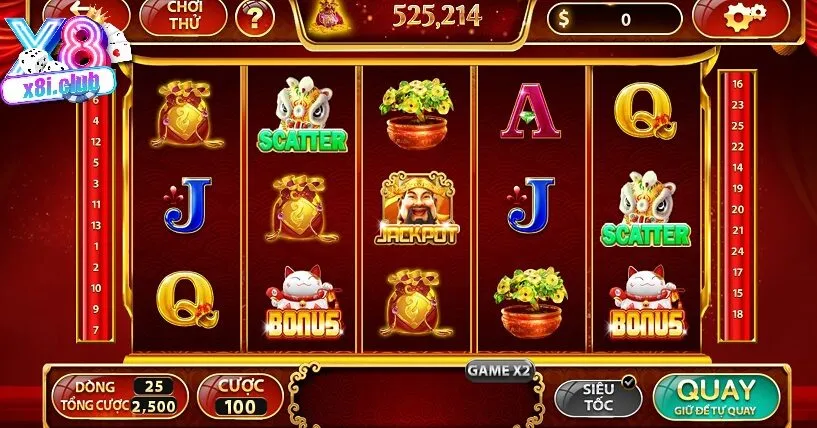This screenshot has height=428, width=817.
Task: Spin the reels with the QUAY button
Action: pyautogui.click(x=716, y=395)
